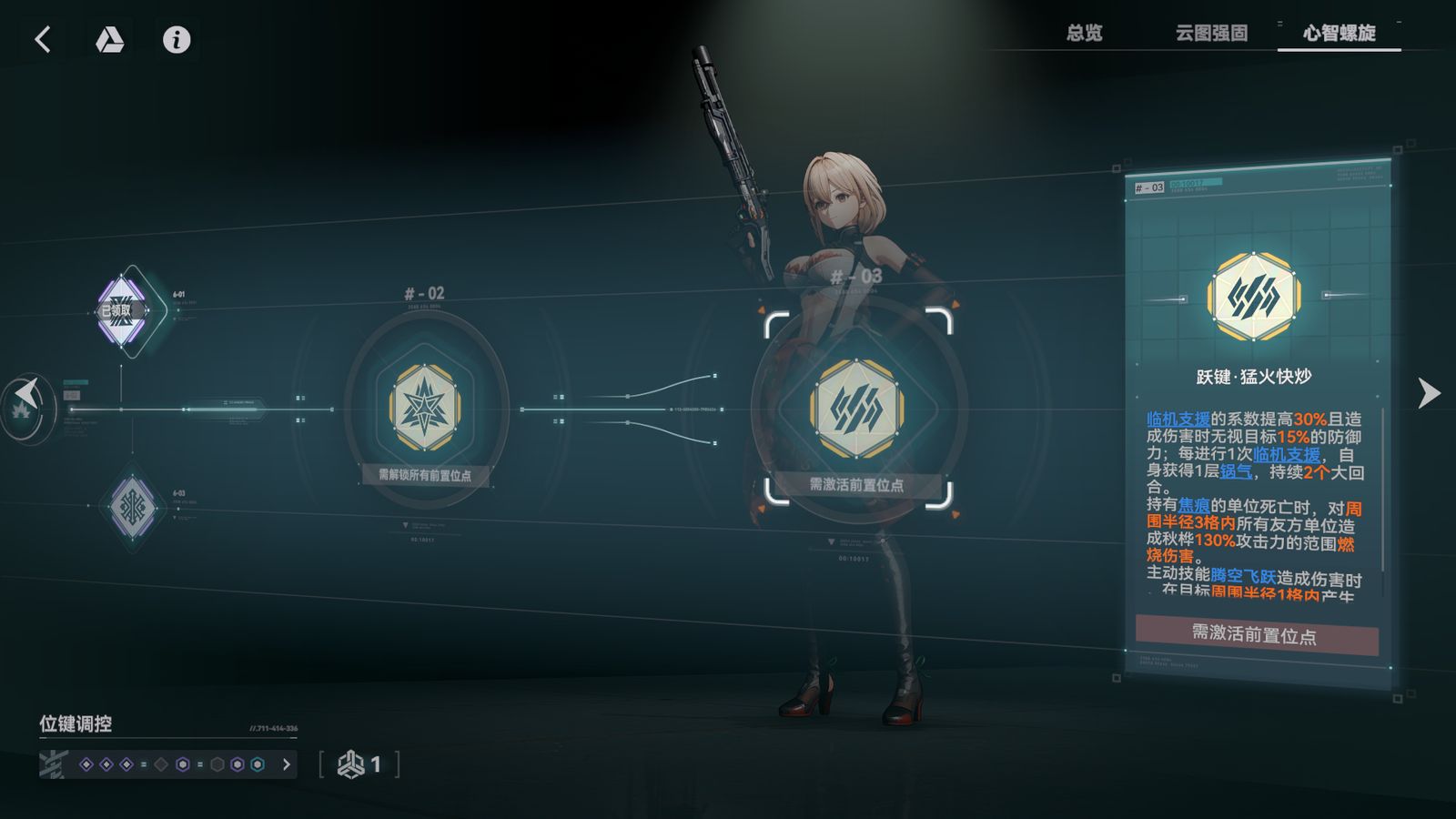Select the lower diamond 6-03 node
Image resolution: width=1456 pixels, height=819 pixels.
point(133,506)
